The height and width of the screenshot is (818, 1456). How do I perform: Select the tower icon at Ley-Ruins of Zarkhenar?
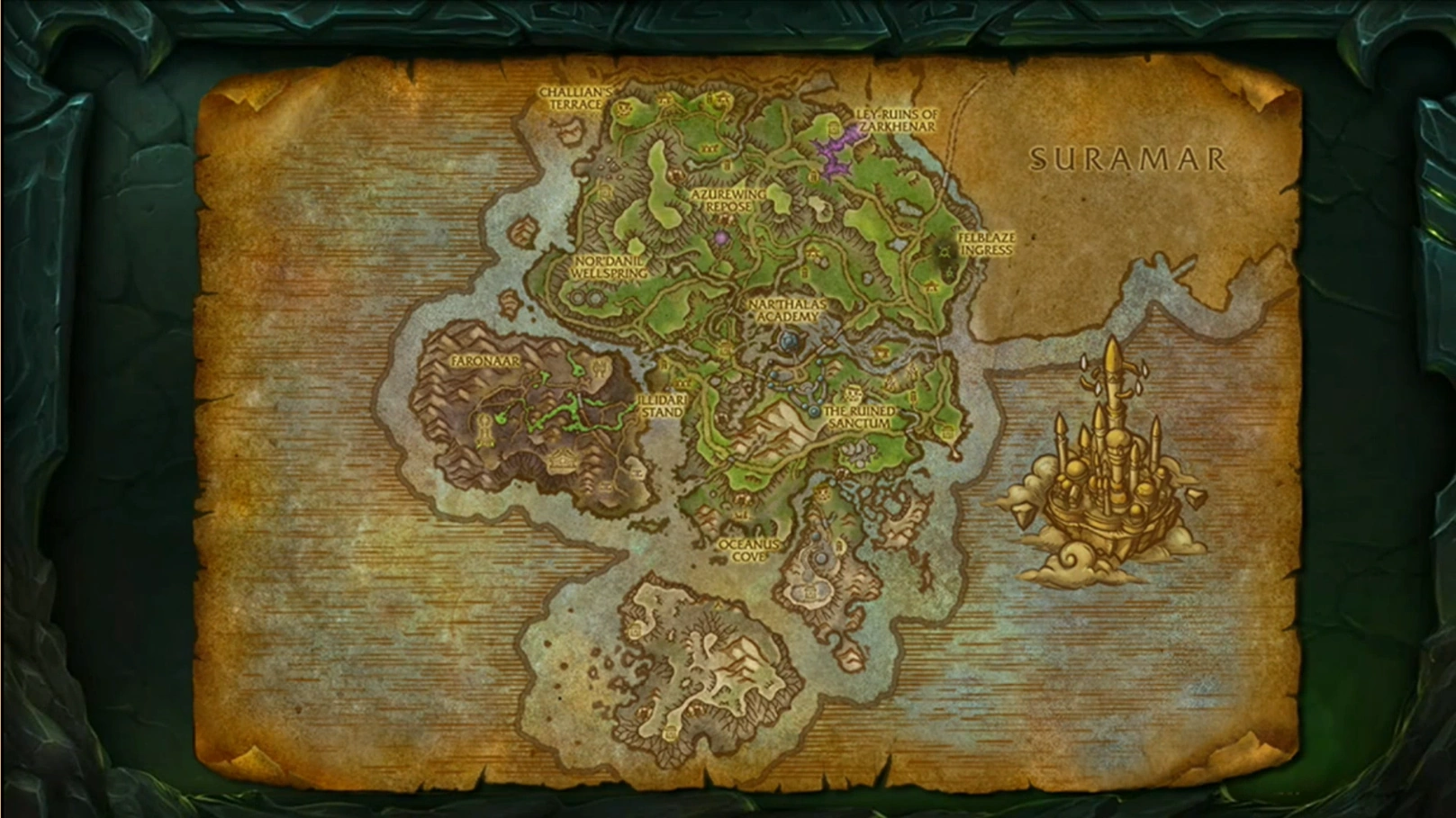[x=833, y=128]
